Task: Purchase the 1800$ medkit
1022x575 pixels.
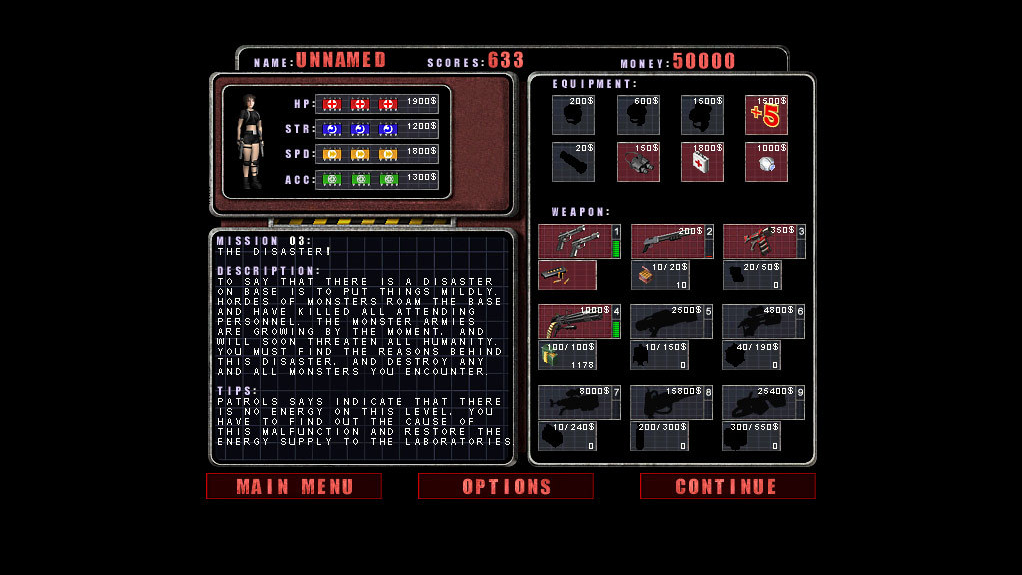Action: 702,162
